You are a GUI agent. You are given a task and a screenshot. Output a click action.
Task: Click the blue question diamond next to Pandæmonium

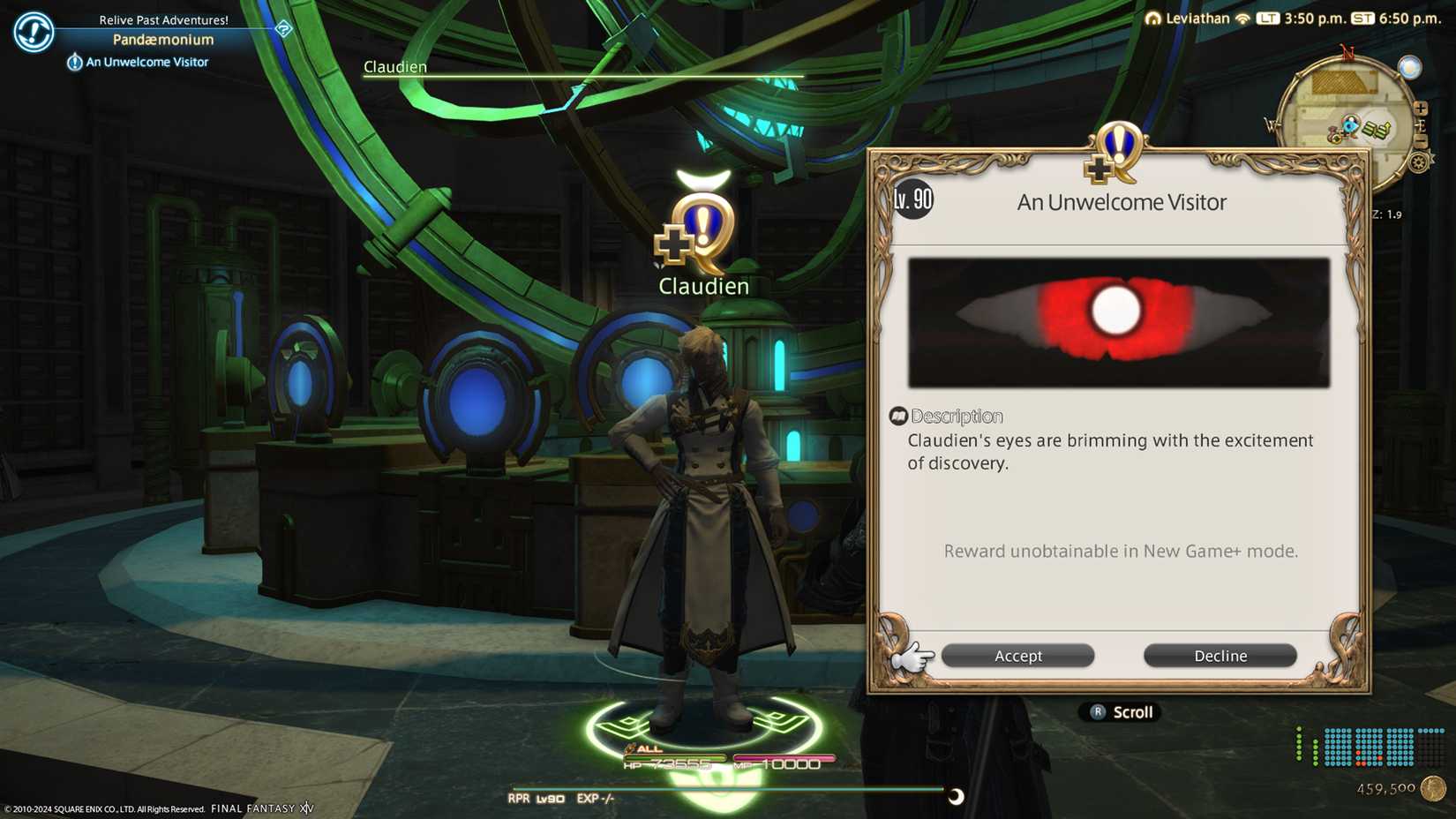point(281,29)
